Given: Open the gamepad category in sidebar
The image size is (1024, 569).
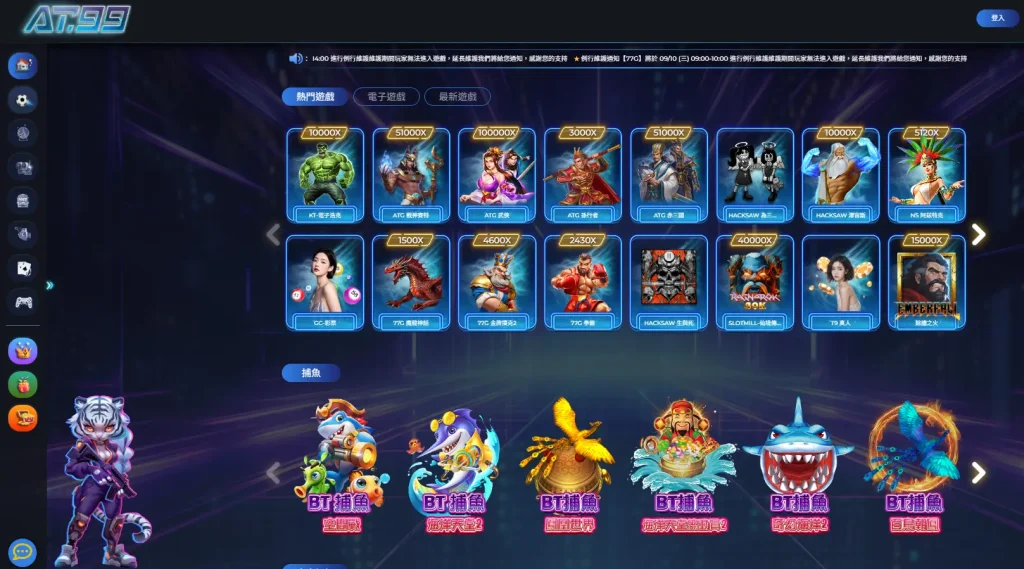Looking at the screenshot, I should coord(23,300).
